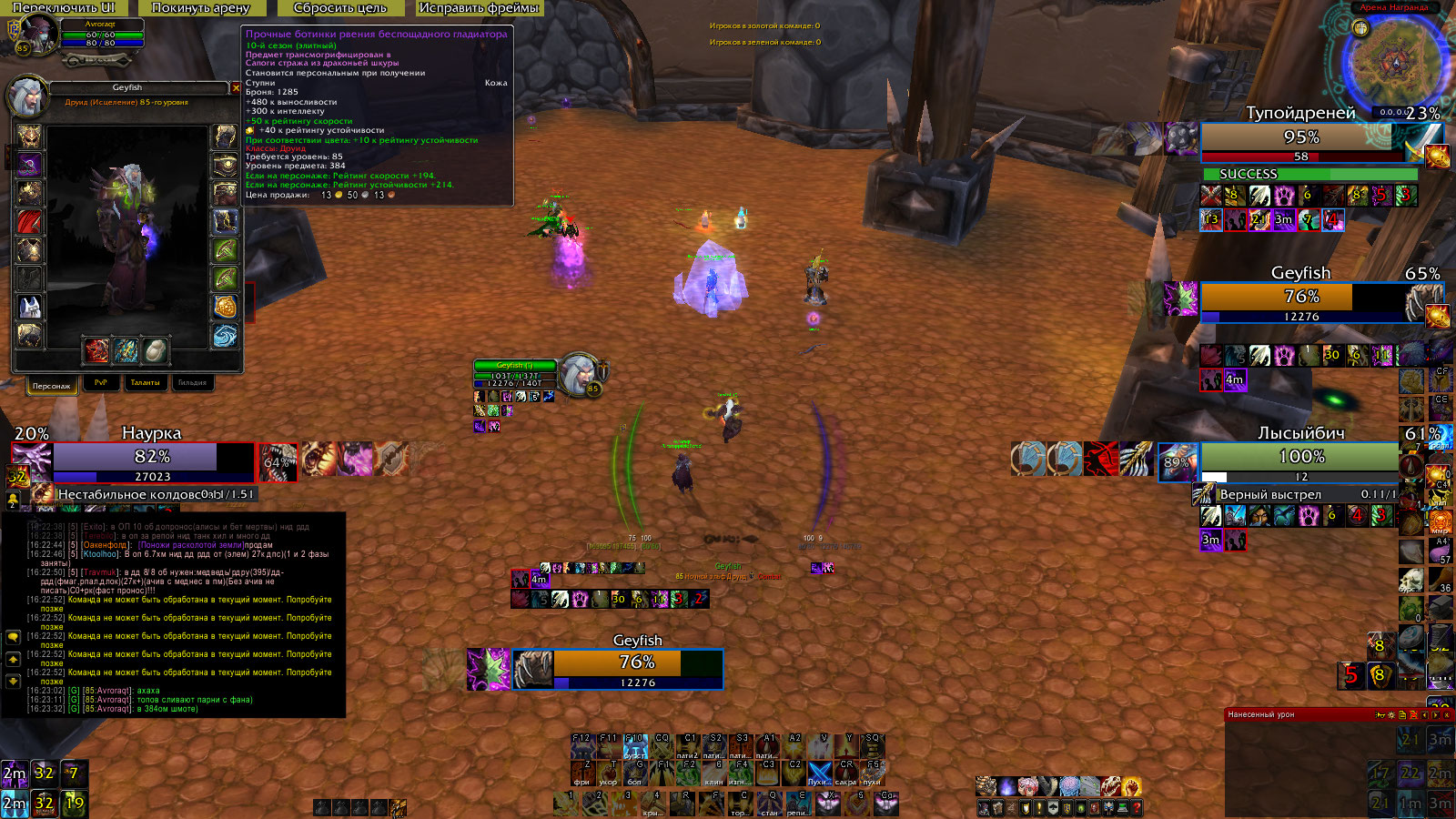
Task: Switch to the PvP tab
Action: (101, 383)
